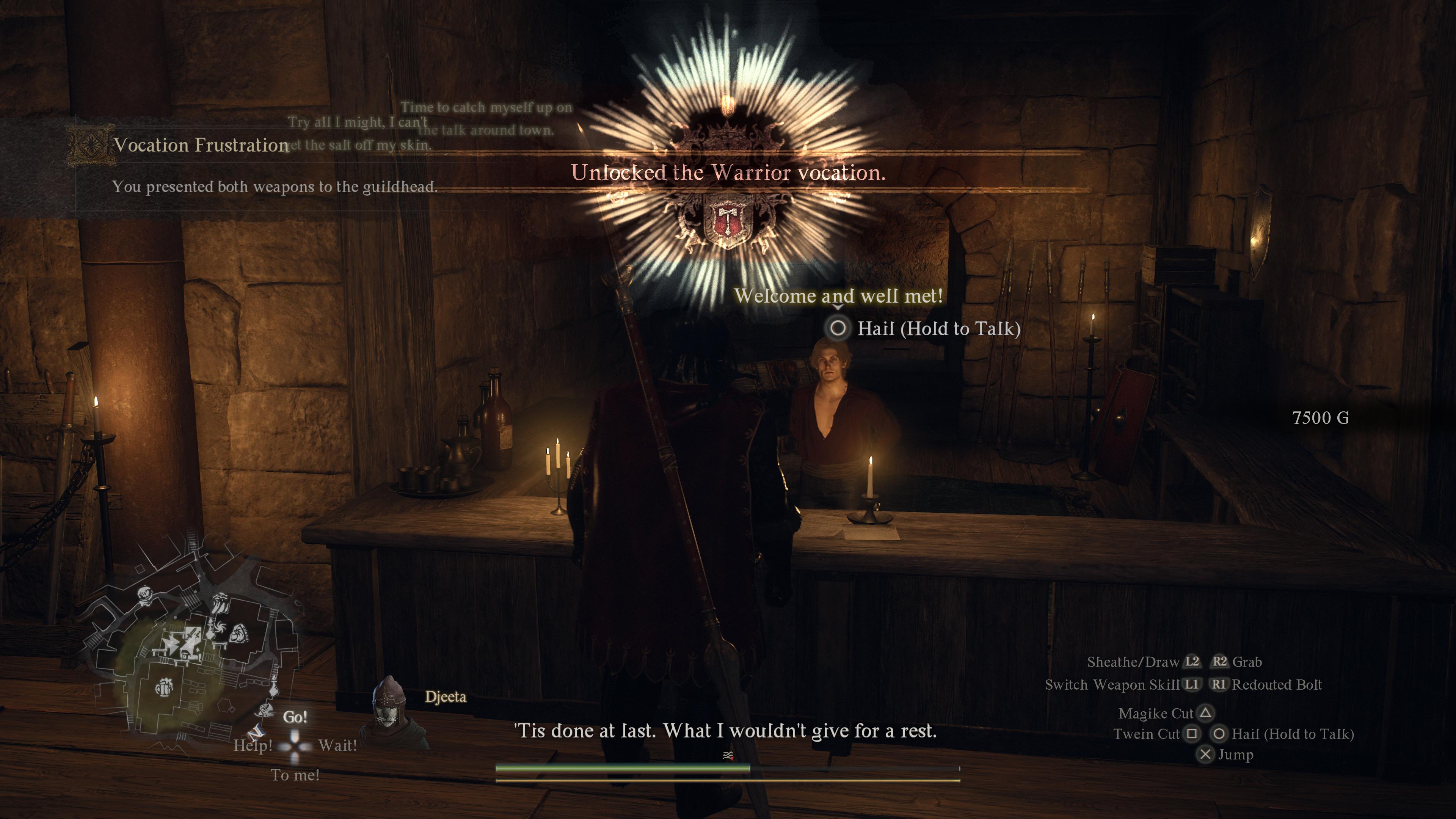Activate the Twein Cut skill label
The image size is (1456, 819).
pos(1146,734)
